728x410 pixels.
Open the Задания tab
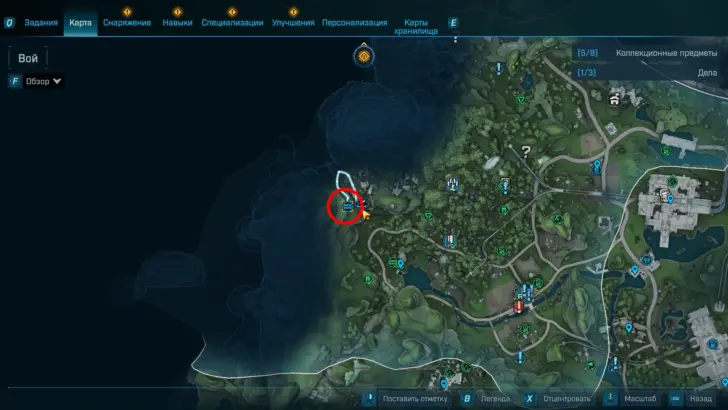(39, 22)
